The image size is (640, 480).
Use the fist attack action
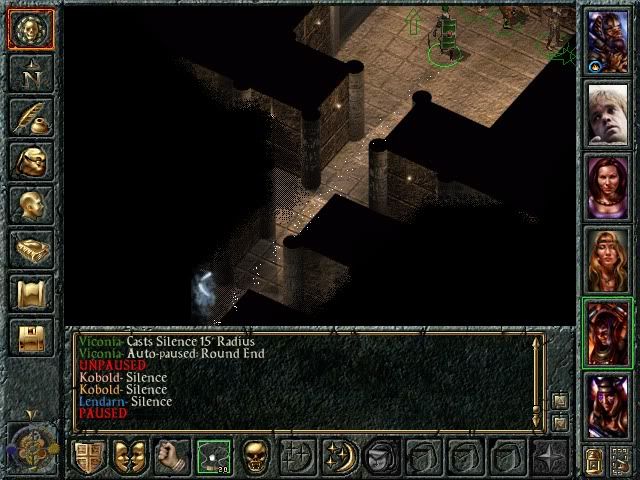(x=172, y=456)
